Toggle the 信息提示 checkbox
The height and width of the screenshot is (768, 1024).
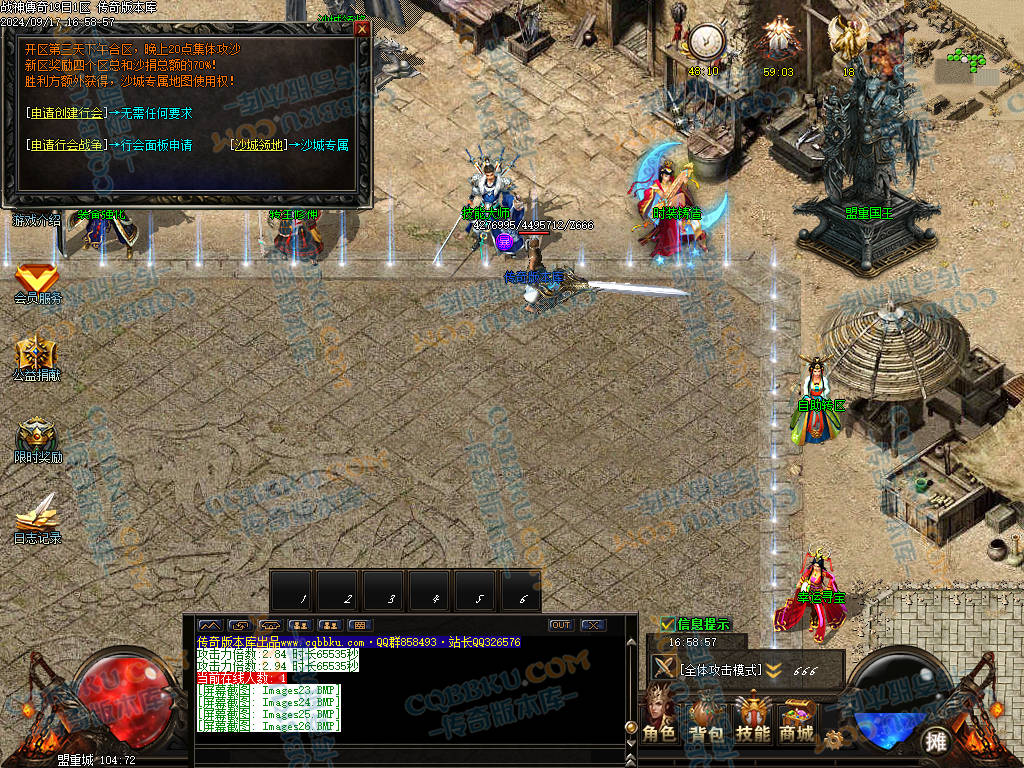pos(668,625)
